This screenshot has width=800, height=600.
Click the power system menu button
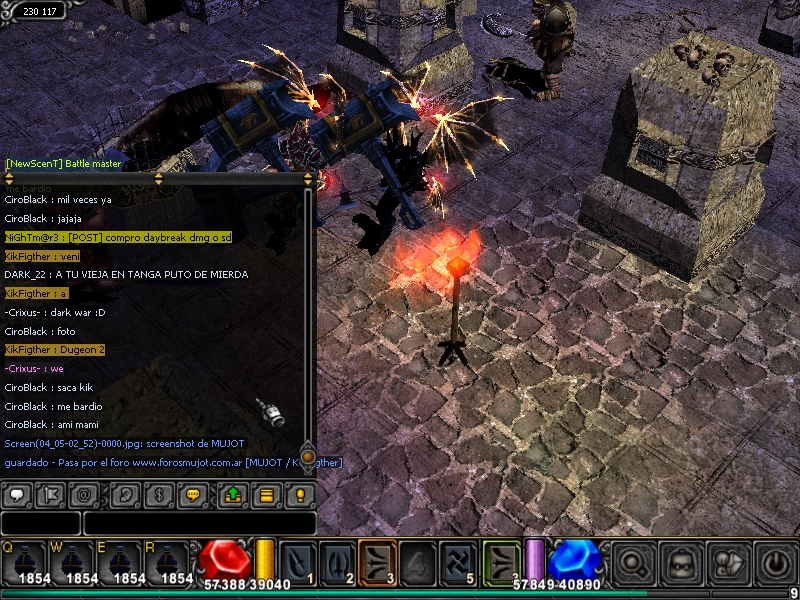click(777, 562)
